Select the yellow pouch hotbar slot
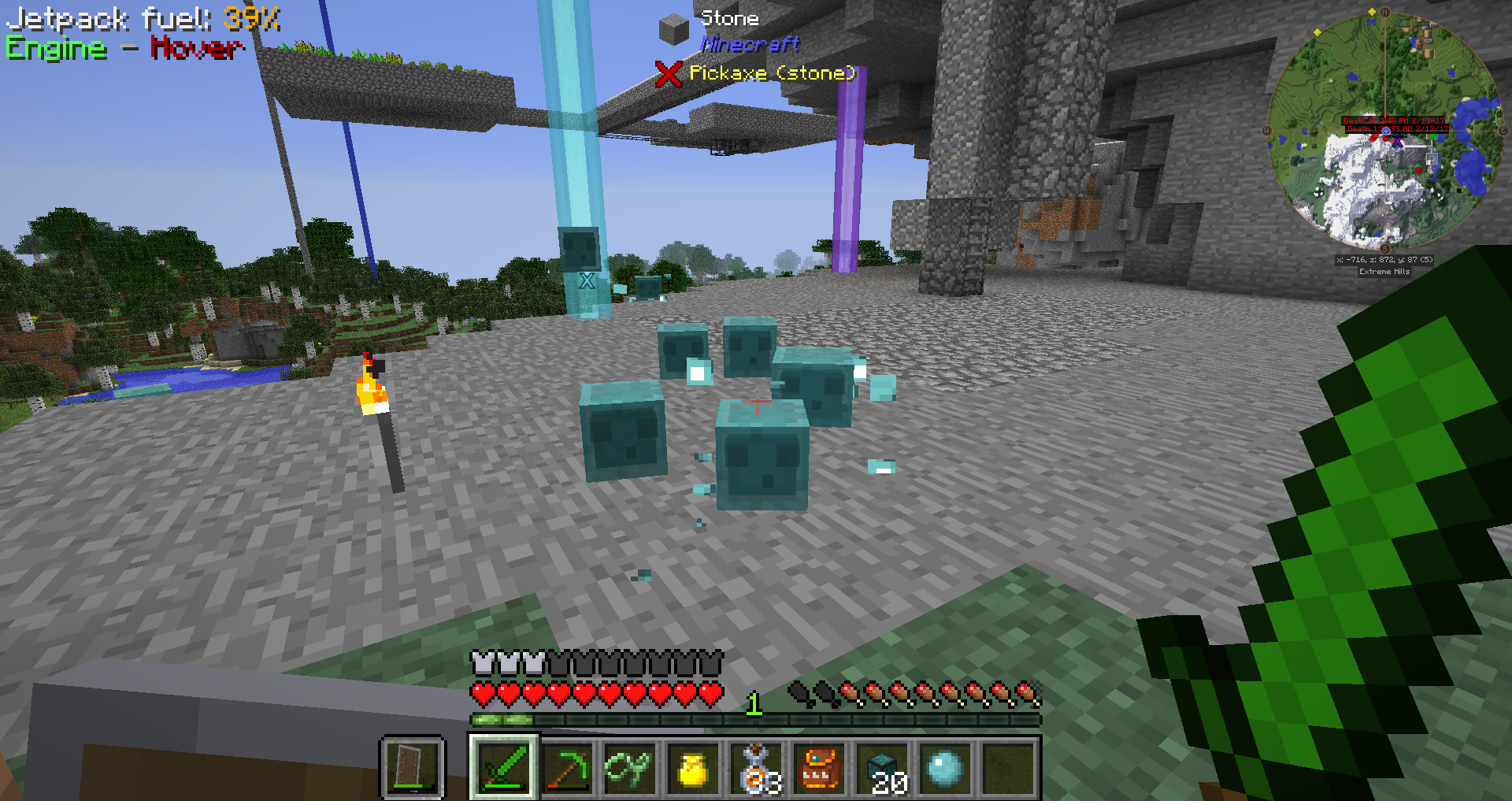Image resolution: width=1512 pixels, height=801 pixels. pyautogui.click(x=693, y=767)
